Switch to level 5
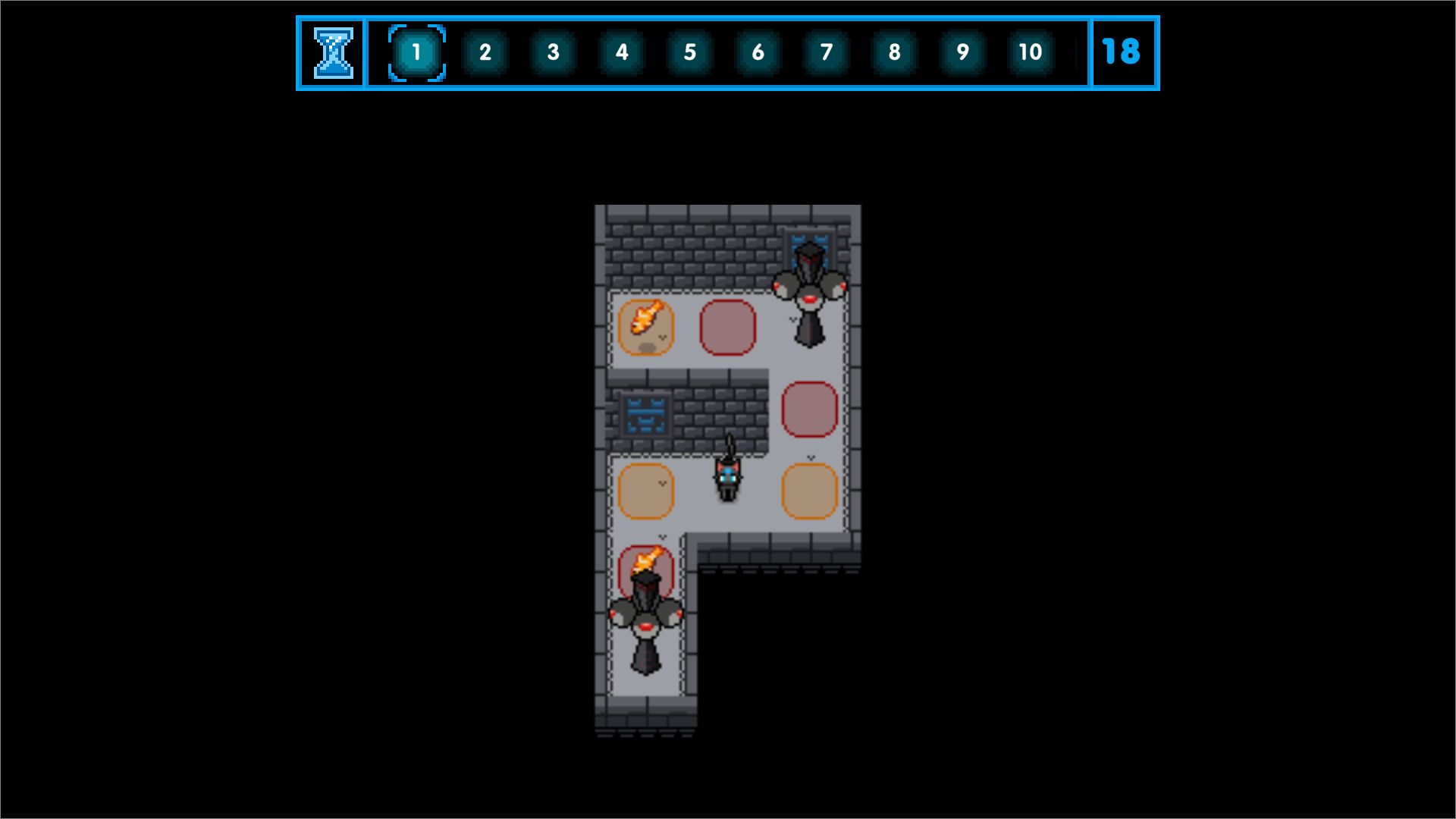This screenshot has width=1456, height=819. pyautogui.click(x=689, y=52)
